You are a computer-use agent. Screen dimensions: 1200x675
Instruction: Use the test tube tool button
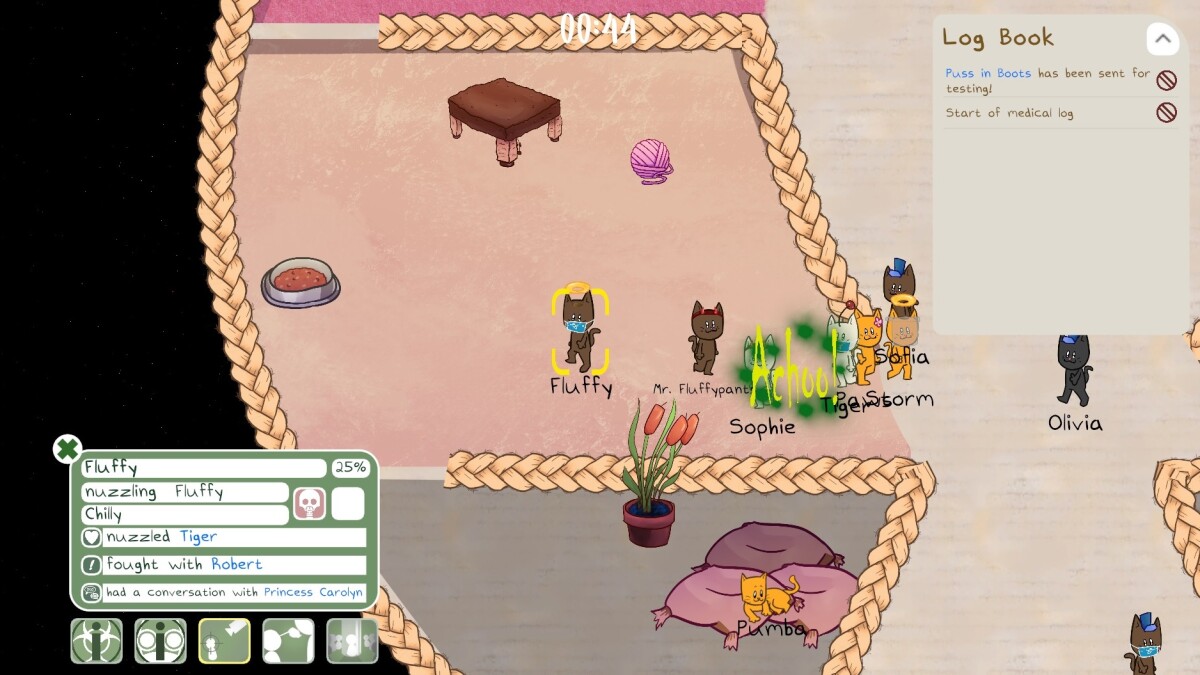tap(352, 641)
